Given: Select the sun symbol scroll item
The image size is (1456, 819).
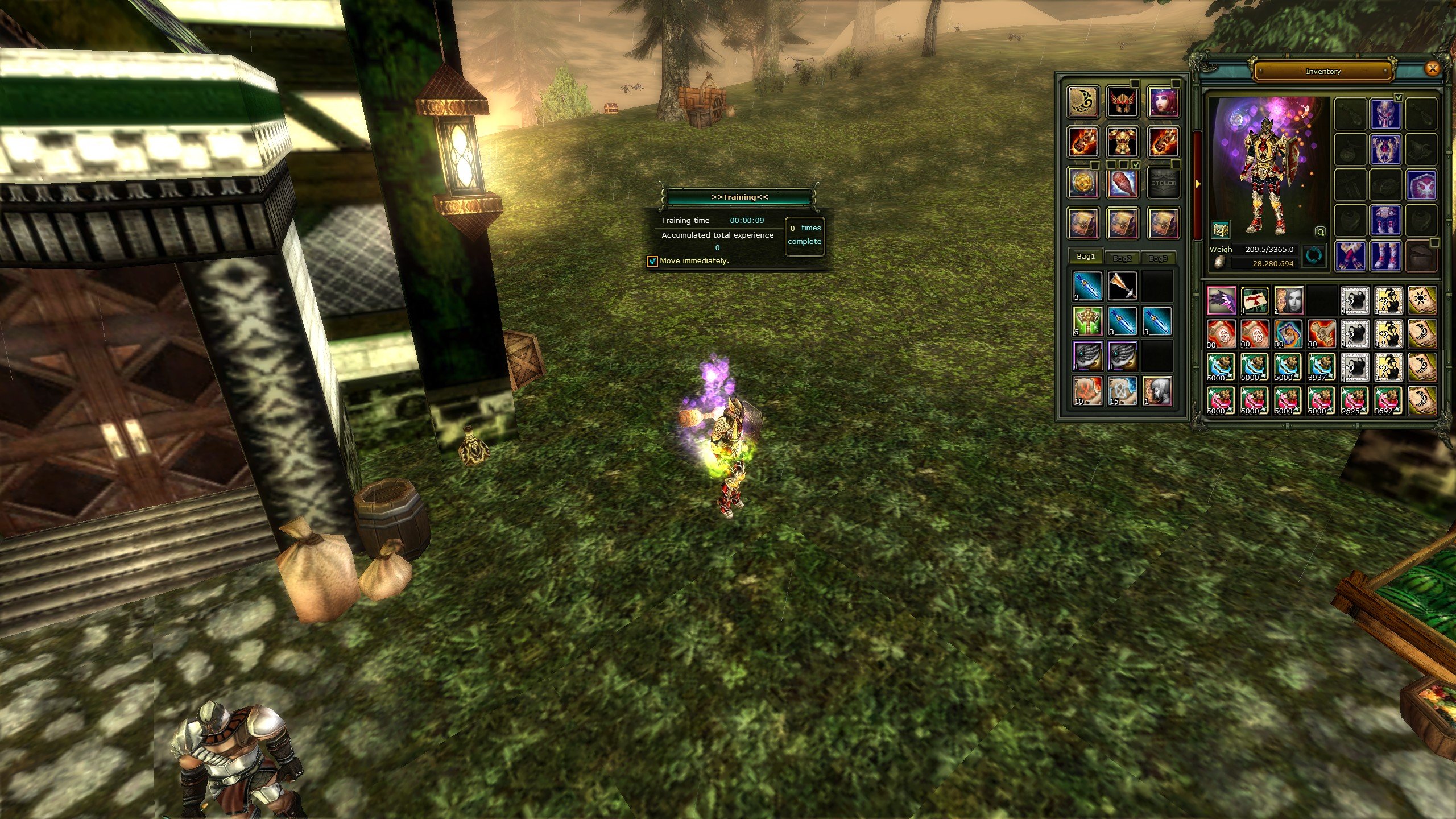Looking at the screenshot, I should [1421, 300].
